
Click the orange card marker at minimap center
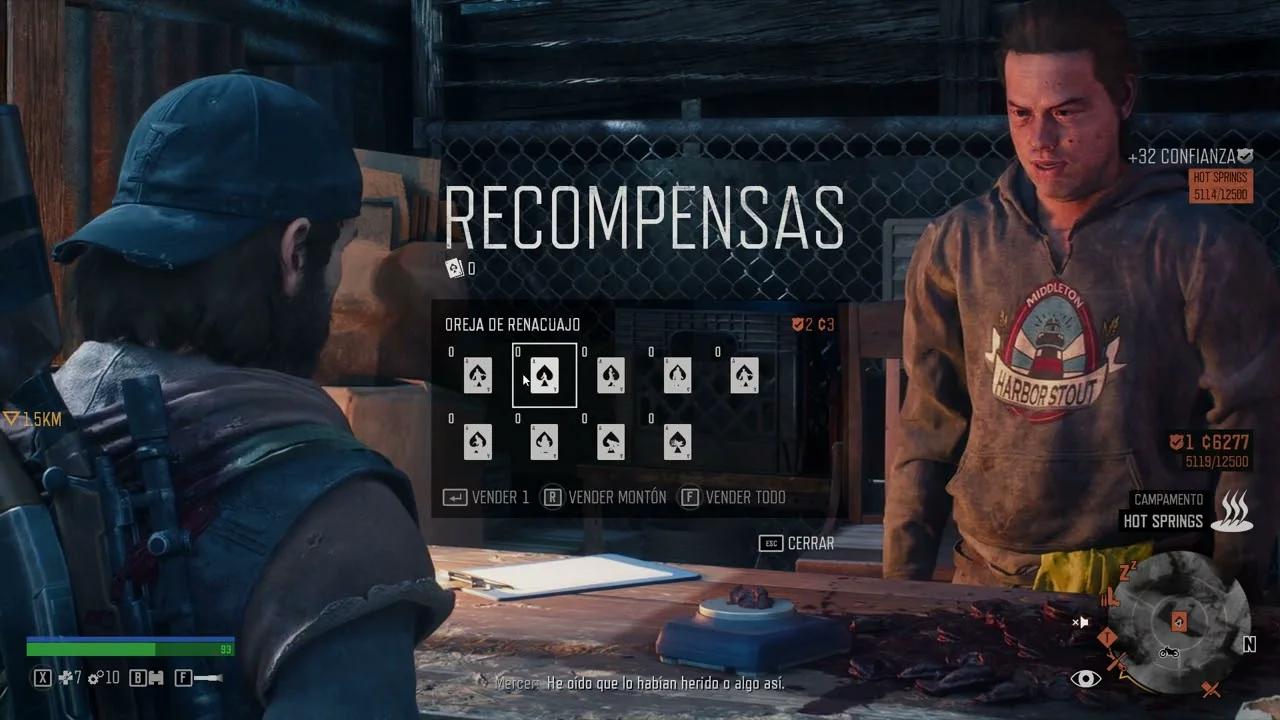(x=1179, y=622)
